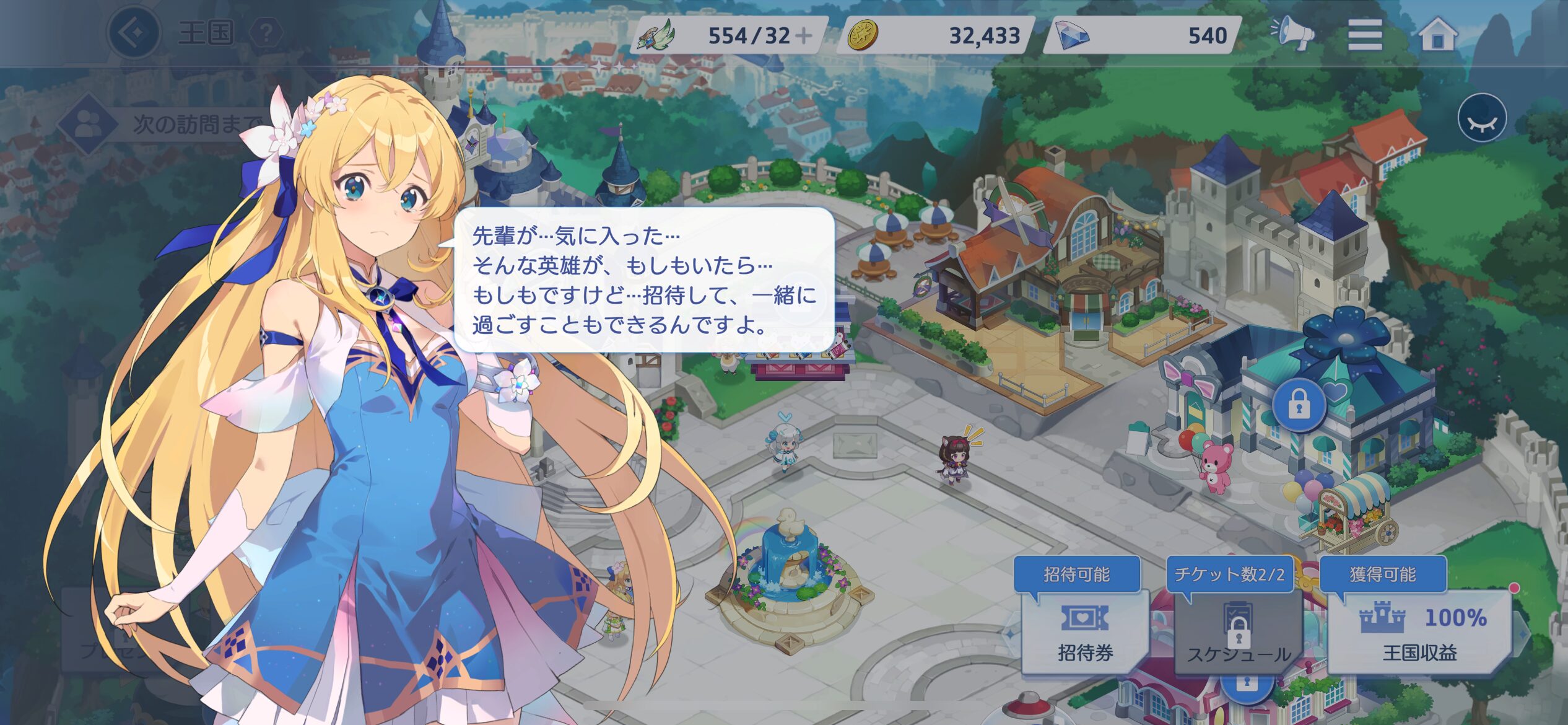Screen dimensions: 1568x725
Task: Return to the home screen
Action: pyautogui.click(x=1438, y=34)
